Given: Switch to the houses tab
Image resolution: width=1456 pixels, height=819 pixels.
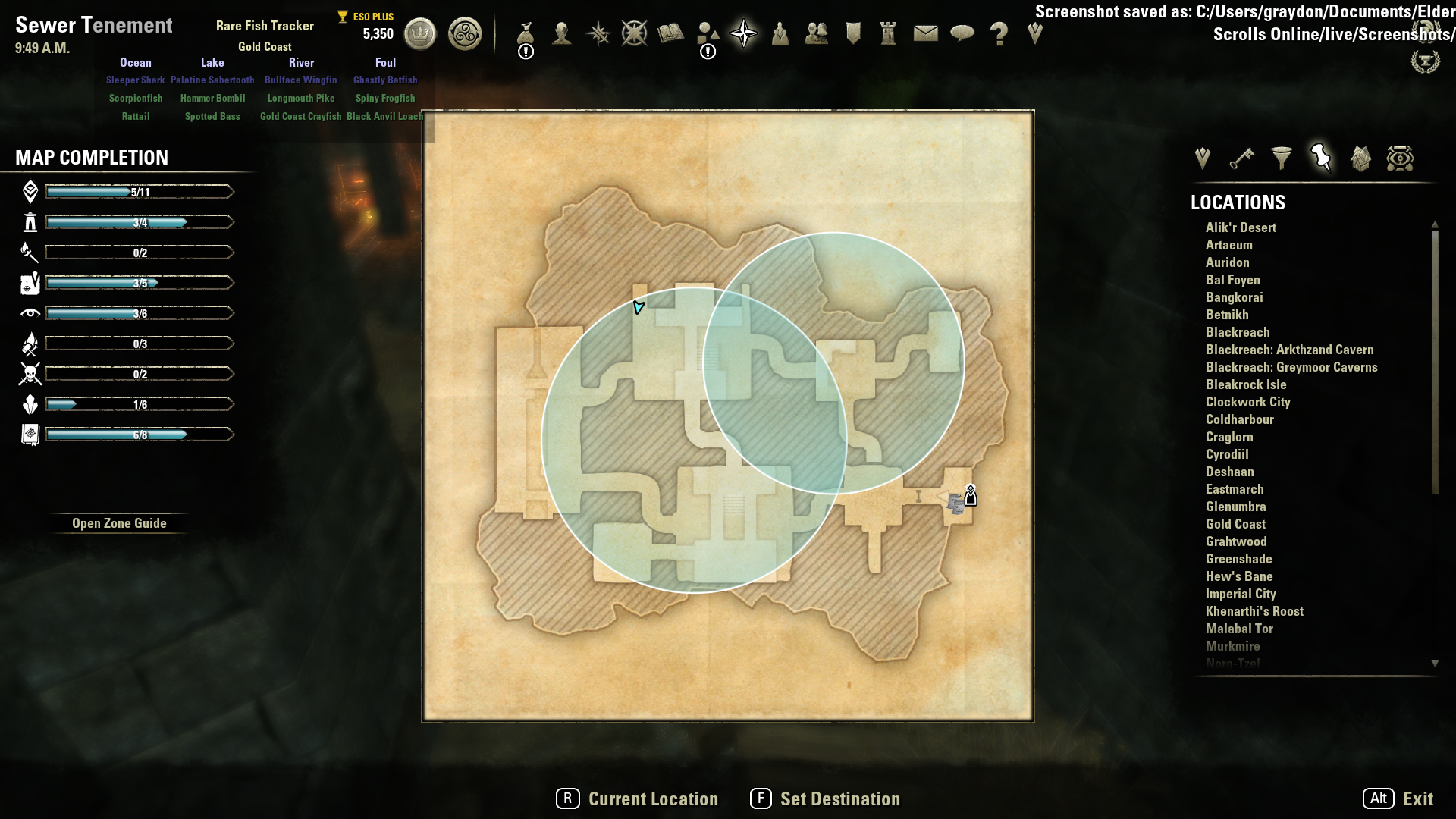Looking at the screenshot, I should (1360, 158).
